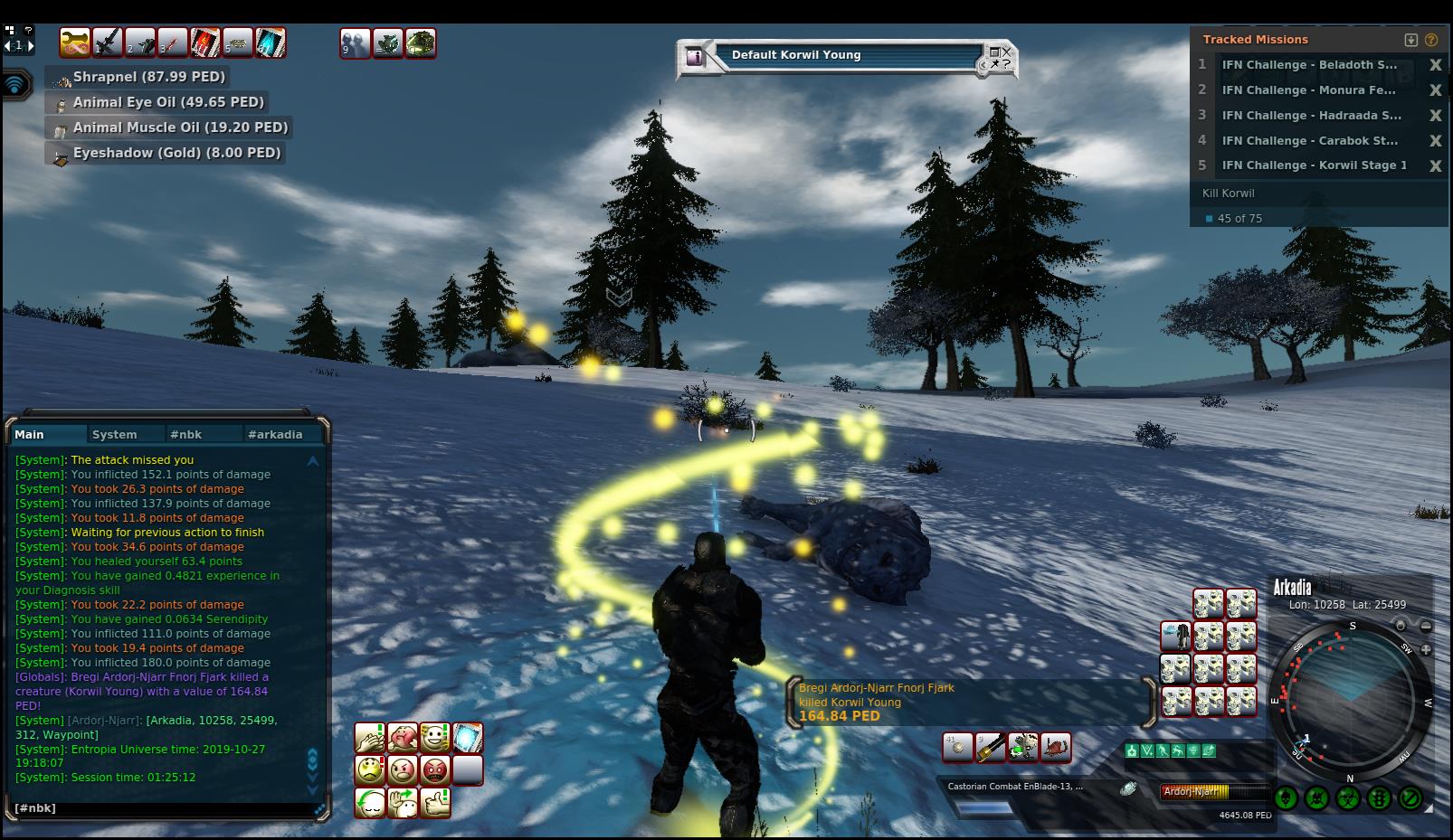Click the chat input field
Image resolution: width=1453 pixels, height=840 pixels.
(x=163, y=808)
